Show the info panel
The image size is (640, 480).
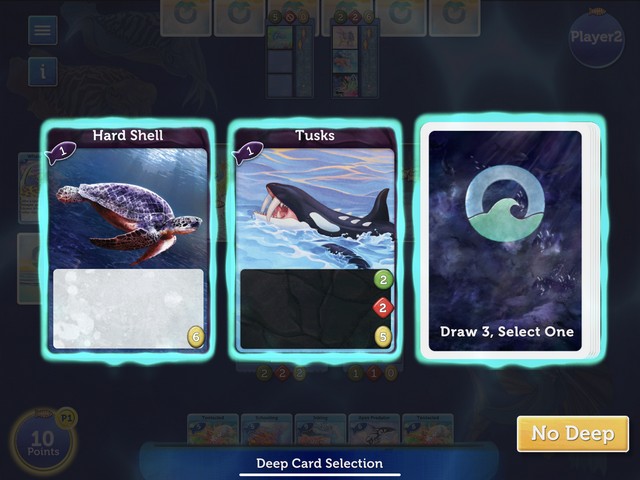point(43,71)
